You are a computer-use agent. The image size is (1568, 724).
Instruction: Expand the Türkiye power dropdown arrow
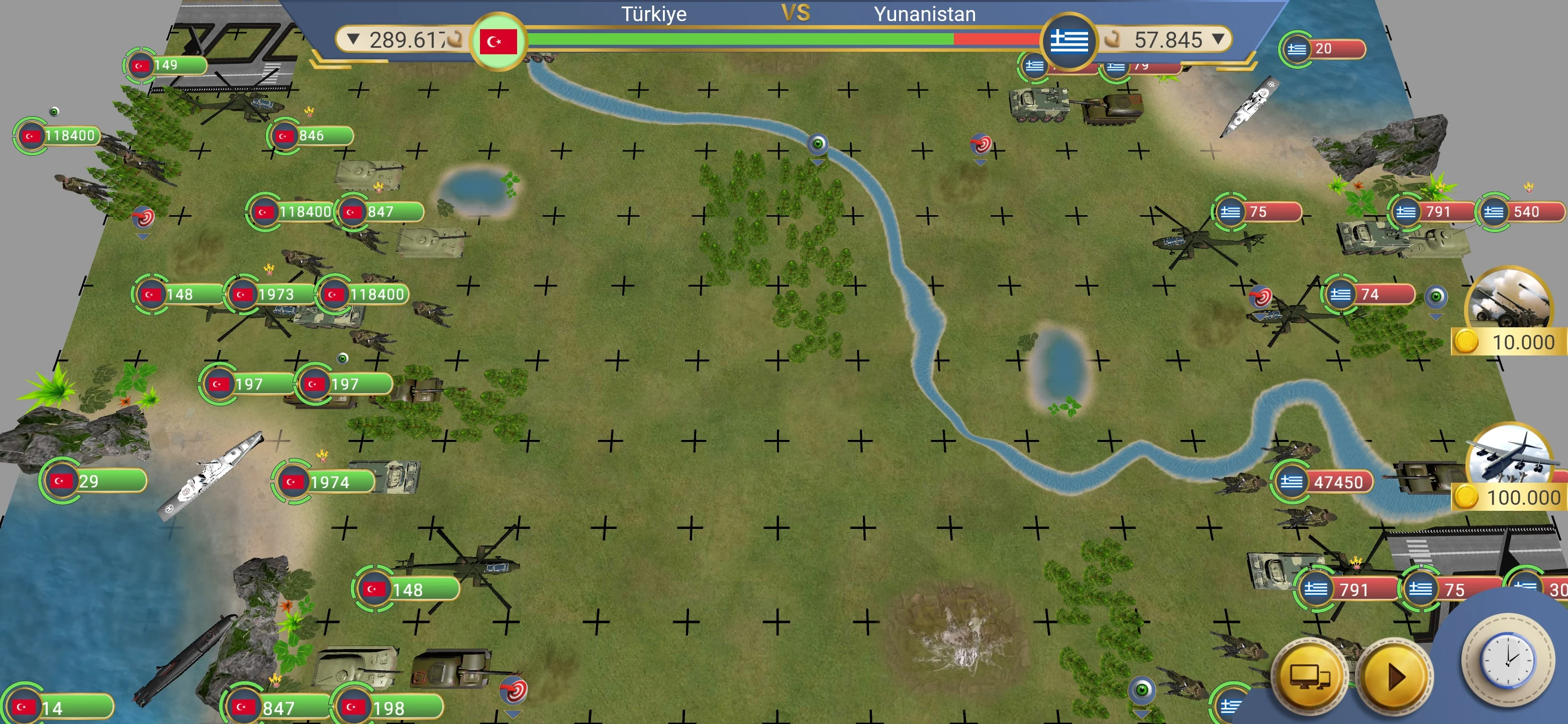coord(353,40)
